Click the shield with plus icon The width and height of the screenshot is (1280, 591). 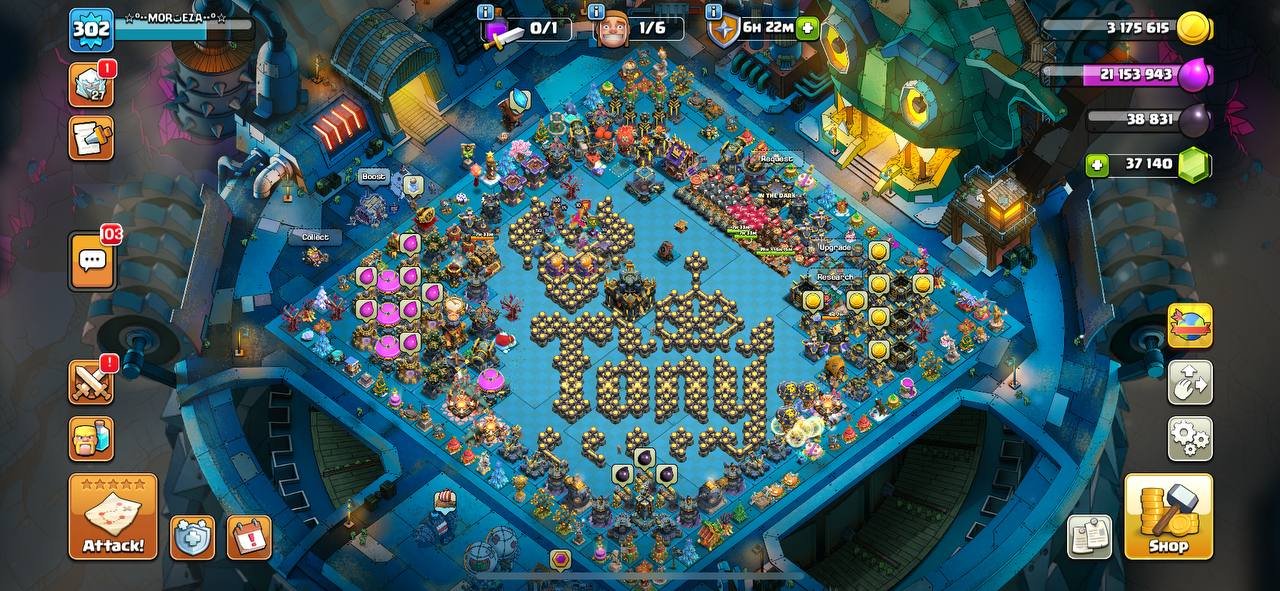click(192, 537)
